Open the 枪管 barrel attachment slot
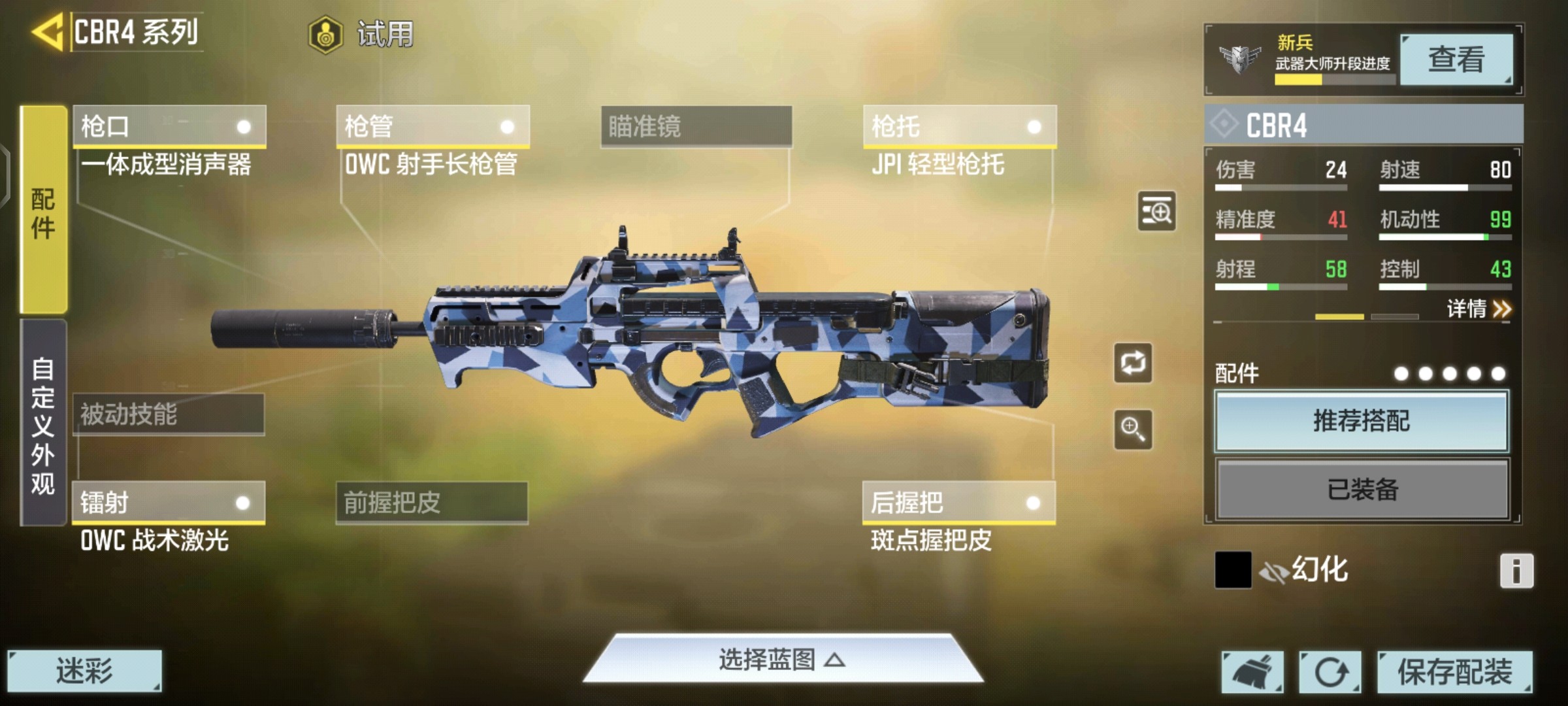The width and height of the screenshot is (1568, 706). click(433, 126)
